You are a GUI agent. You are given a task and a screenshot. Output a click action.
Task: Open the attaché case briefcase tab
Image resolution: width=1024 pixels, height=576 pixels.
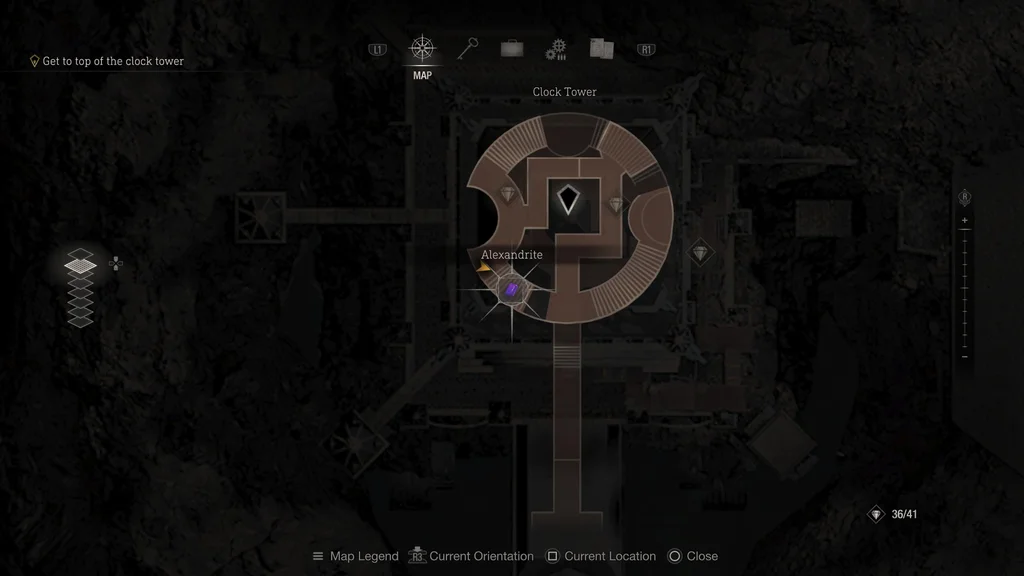pyautogui.click(x=512, y=49)
